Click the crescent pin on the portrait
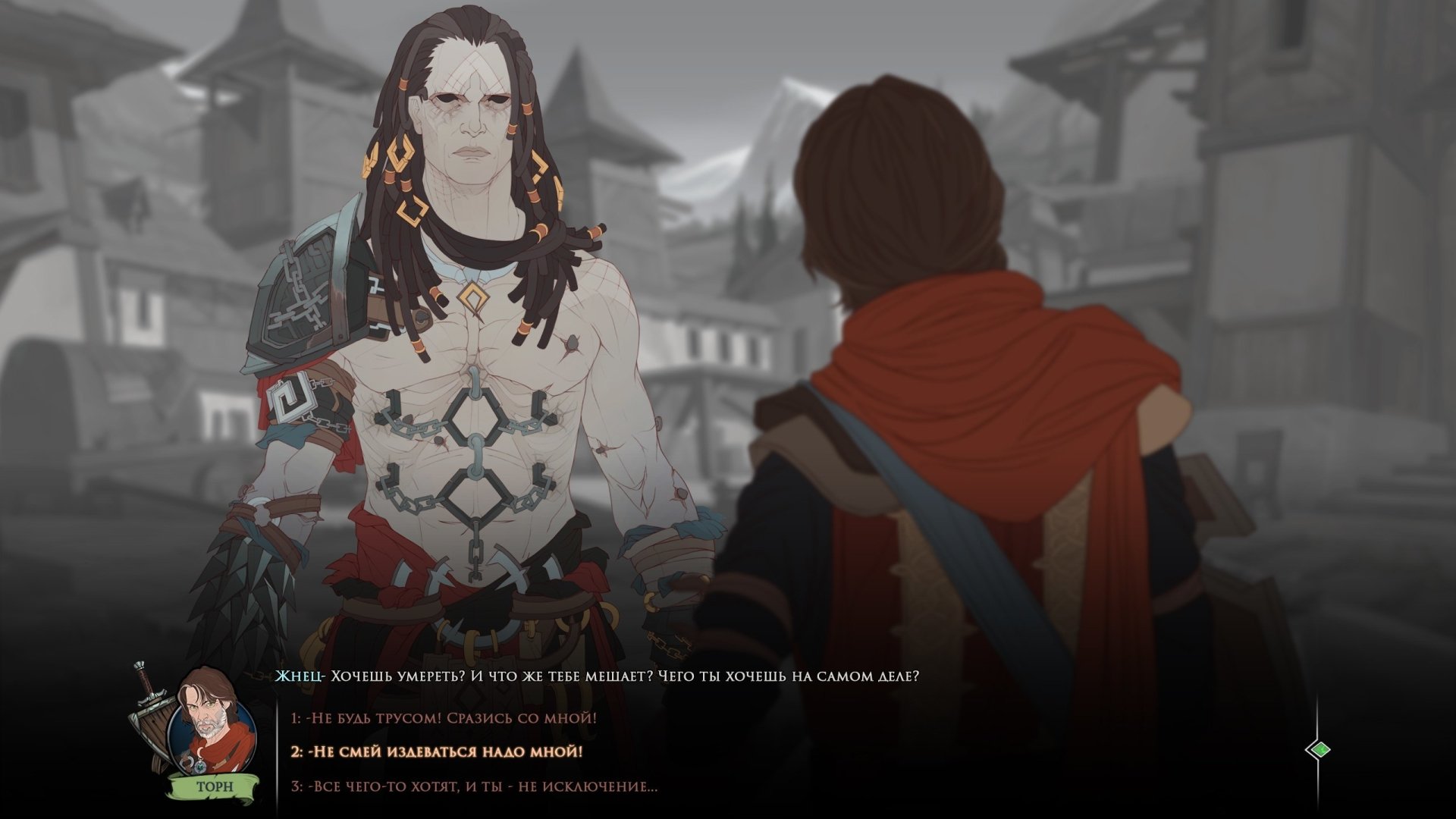The height and width of the screenshot is (819, 1456). point(199,751)
